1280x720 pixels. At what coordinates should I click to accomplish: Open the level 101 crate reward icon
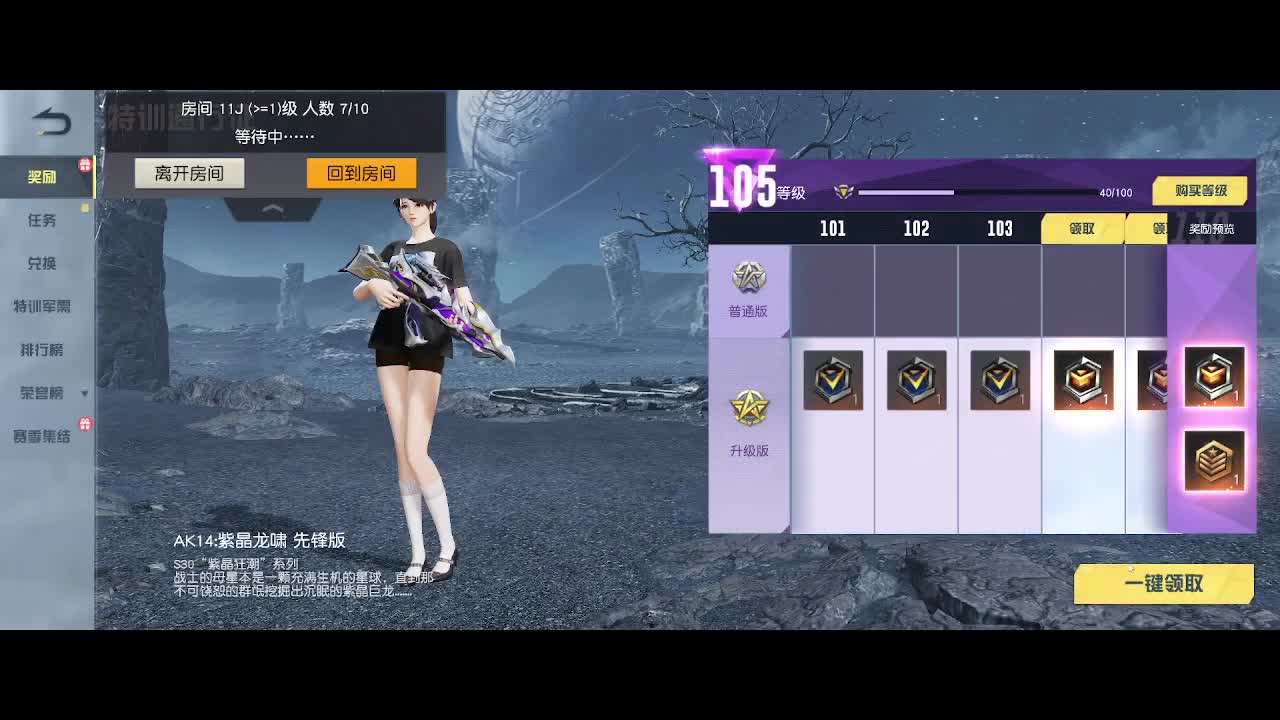pos(834,380)
